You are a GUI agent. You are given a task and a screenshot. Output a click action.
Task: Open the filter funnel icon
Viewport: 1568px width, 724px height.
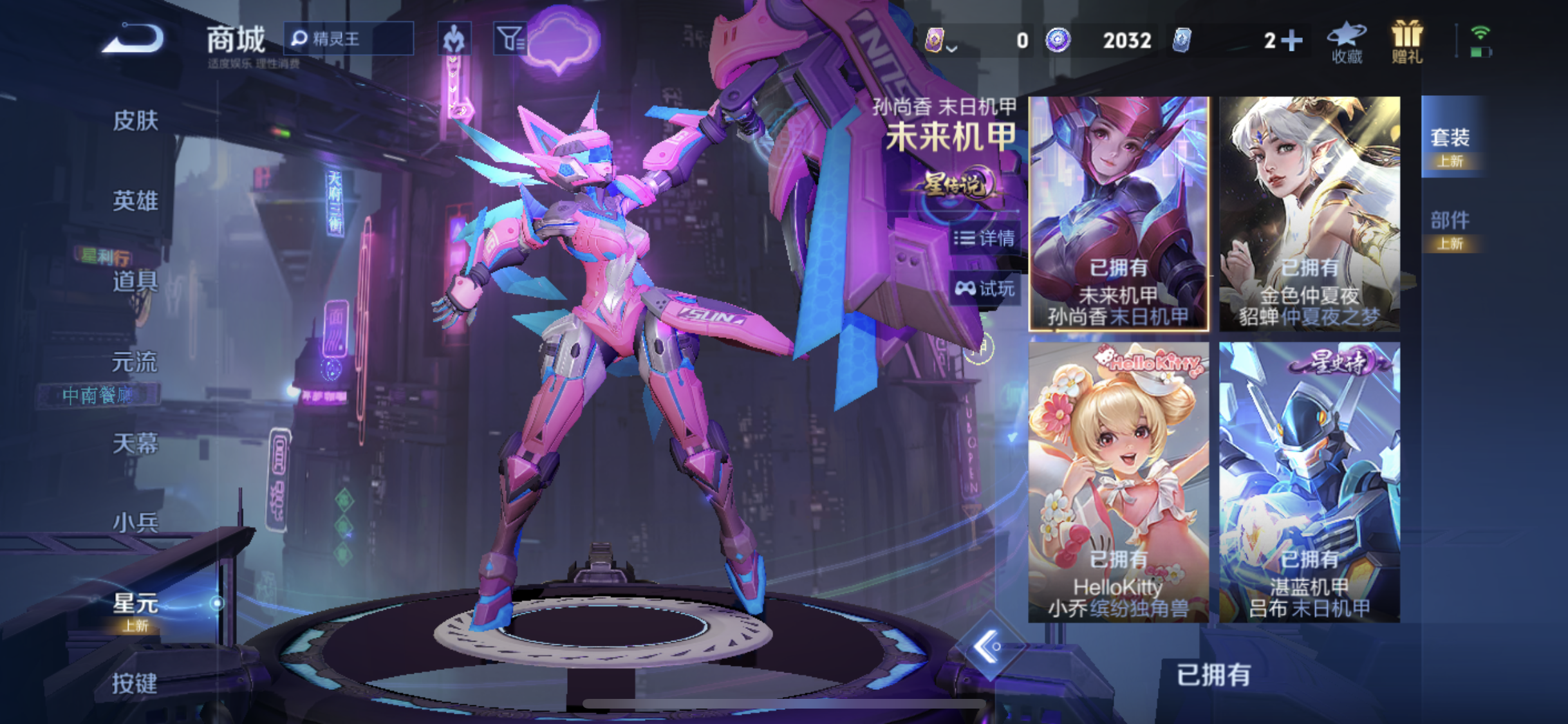click(509, 39)
